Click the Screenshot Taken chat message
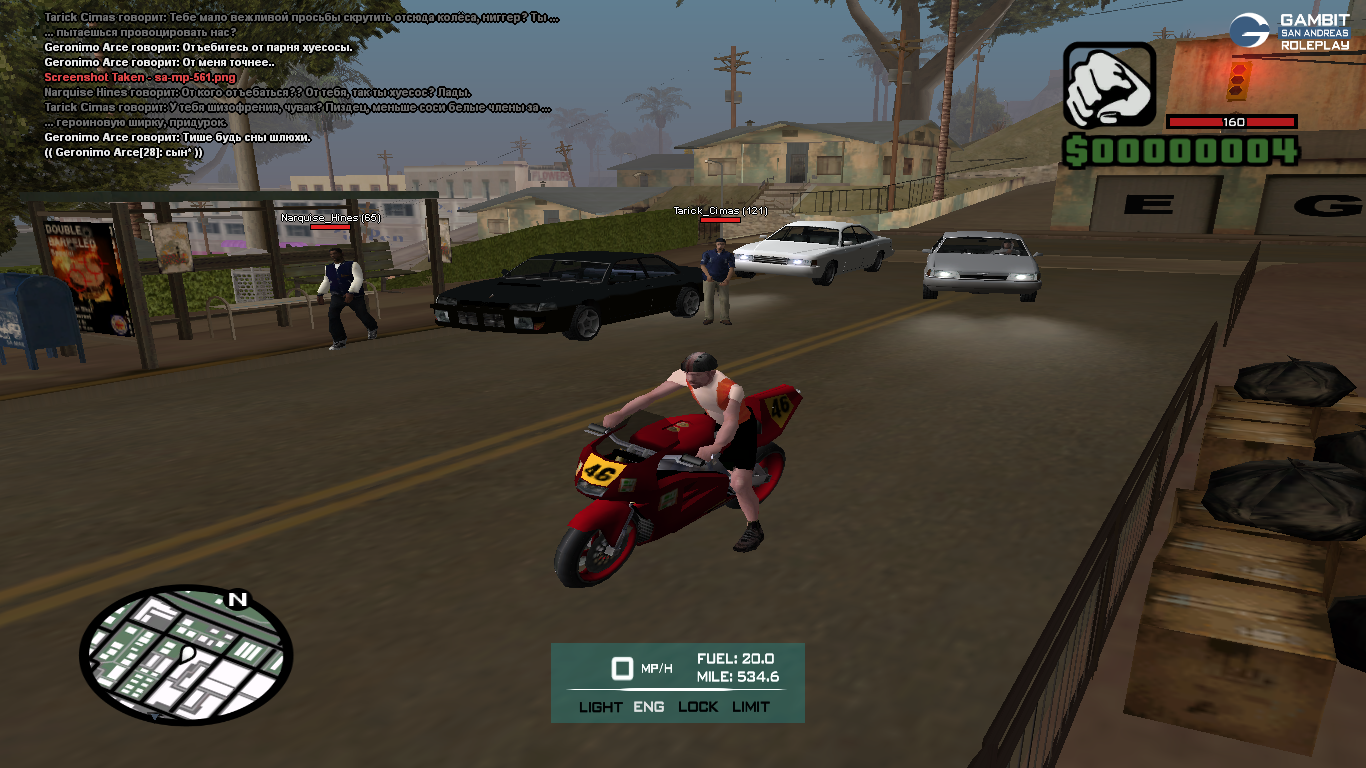 coord(140,77)
